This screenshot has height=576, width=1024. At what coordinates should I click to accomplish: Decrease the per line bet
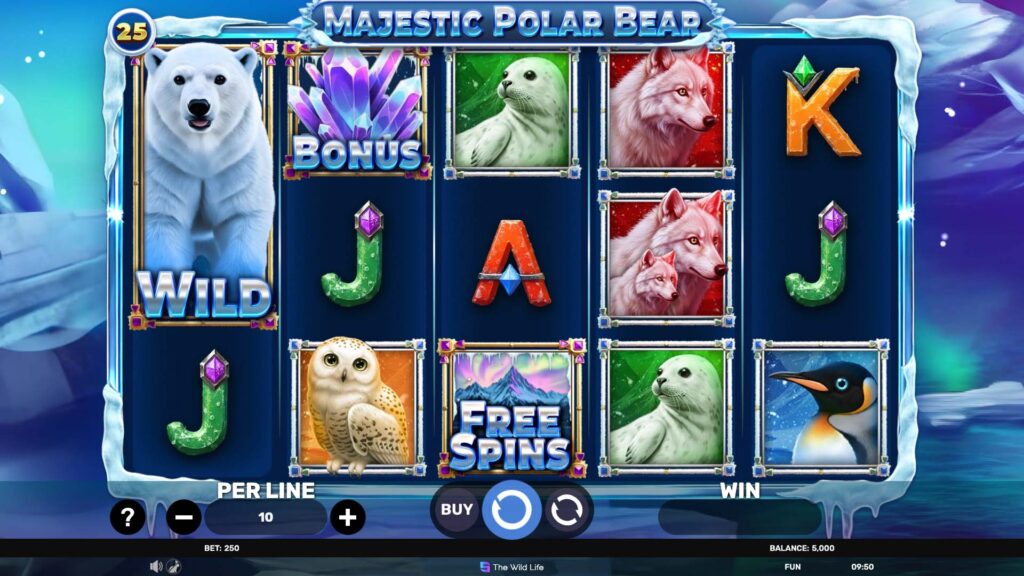tap(184, 517)
